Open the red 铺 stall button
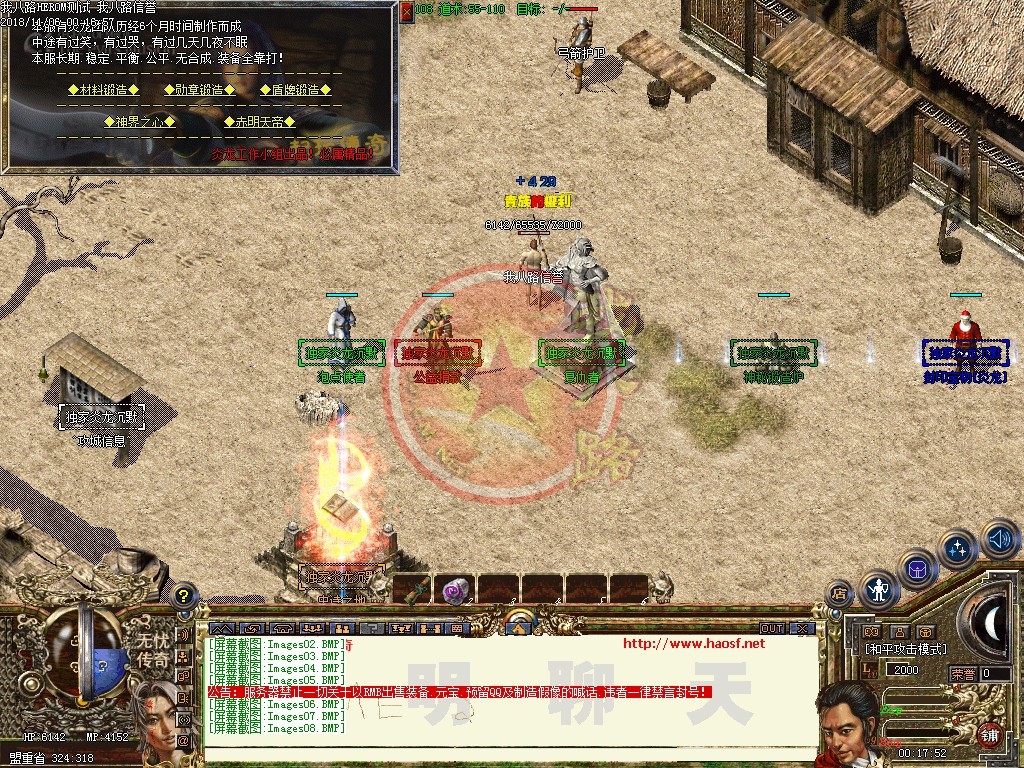Image resolution: width=1024 pixels, height=768 pixels. [x=988, y=733]
